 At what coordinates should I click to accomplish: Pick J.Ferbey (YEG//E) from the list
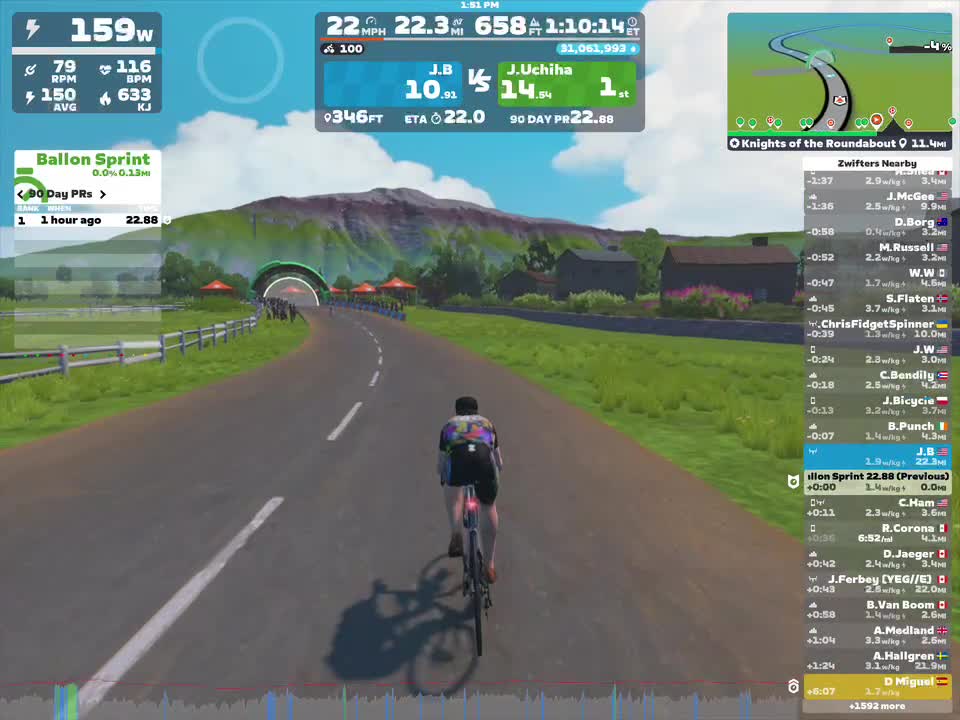click(877, 584)
